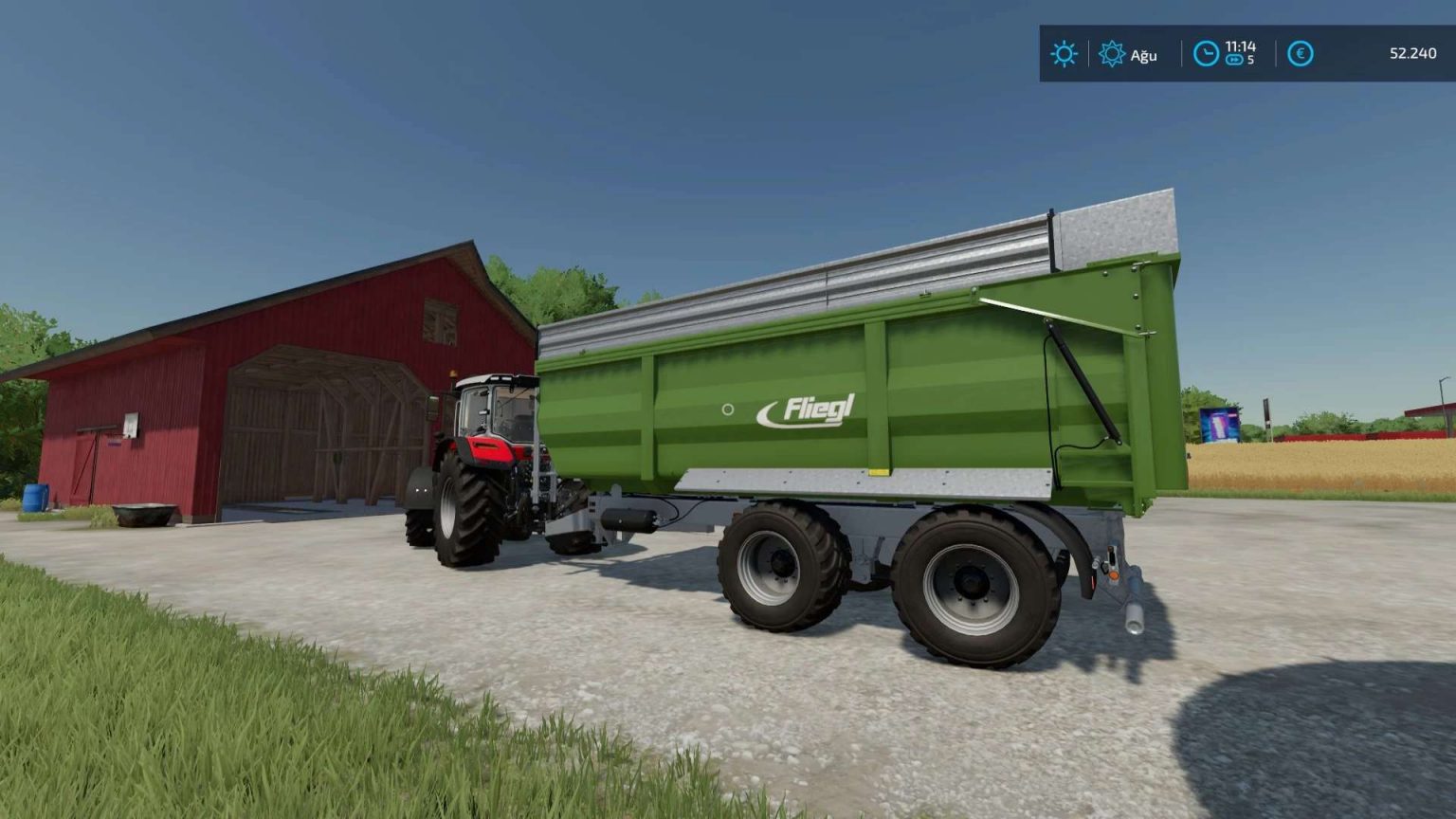
Task: Click the season icon next to Ağu
Action: [1111, 54]
